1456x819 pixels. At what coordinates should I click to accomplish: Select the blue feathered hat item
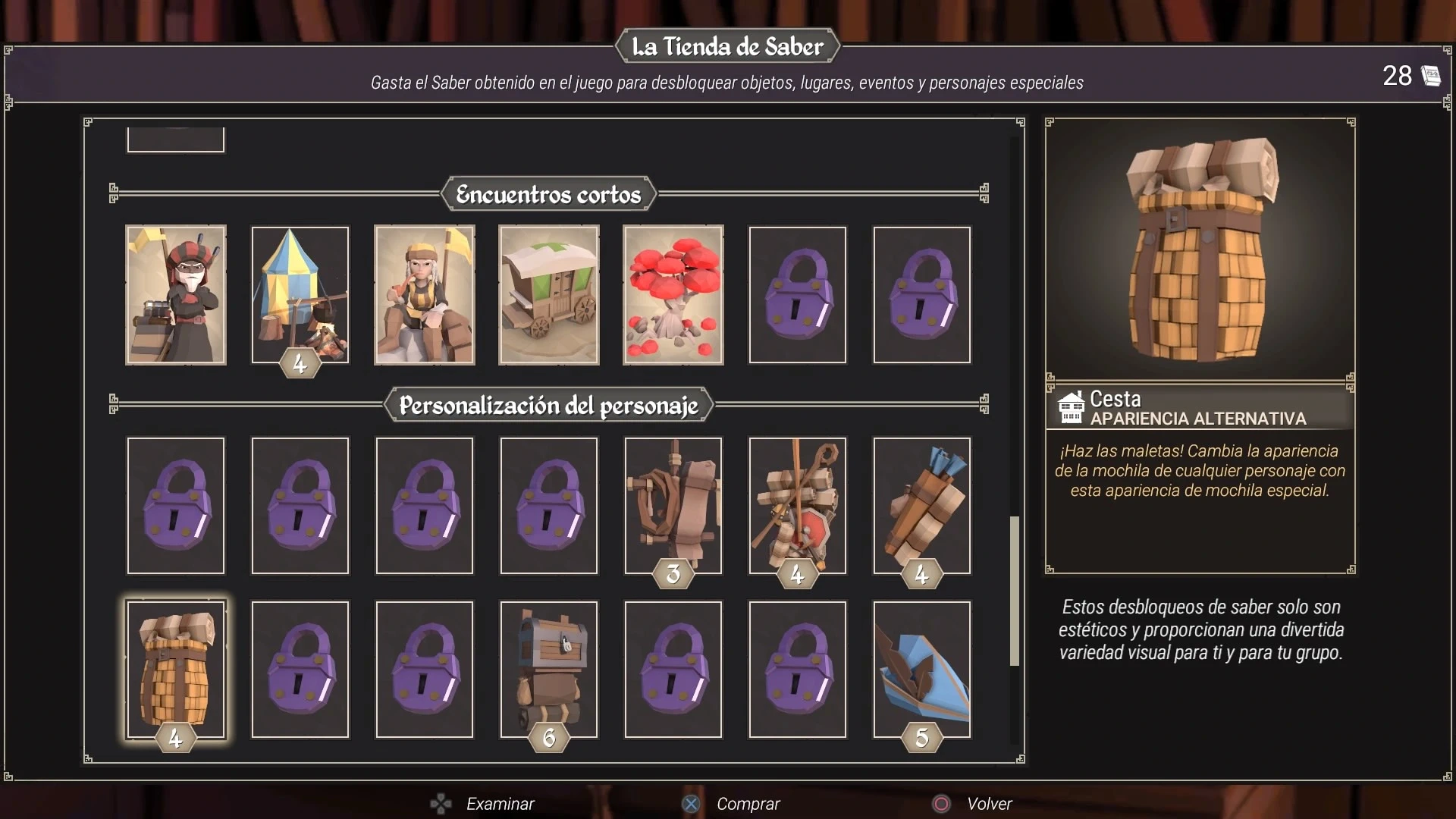pyautogui.click(x=922, y=669)
